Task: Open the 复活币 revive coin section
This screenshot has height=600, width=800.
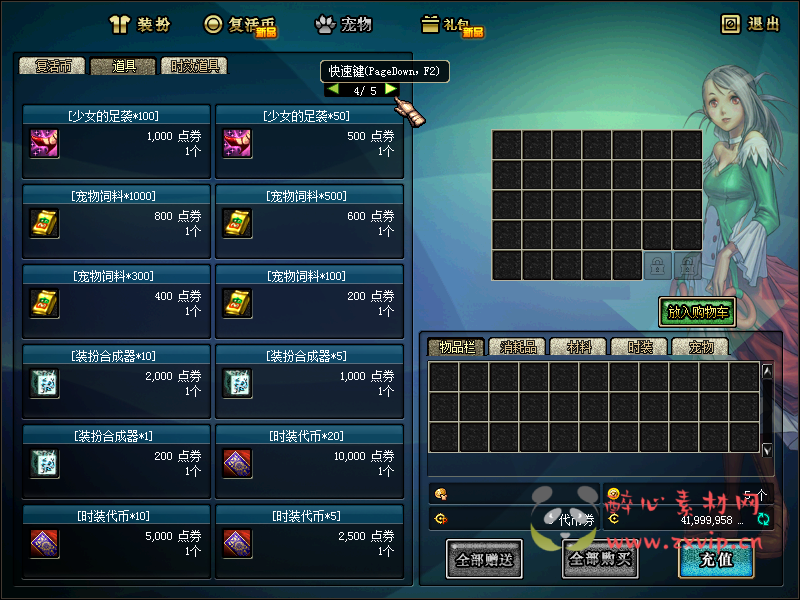Action: [x=240, y=25]
